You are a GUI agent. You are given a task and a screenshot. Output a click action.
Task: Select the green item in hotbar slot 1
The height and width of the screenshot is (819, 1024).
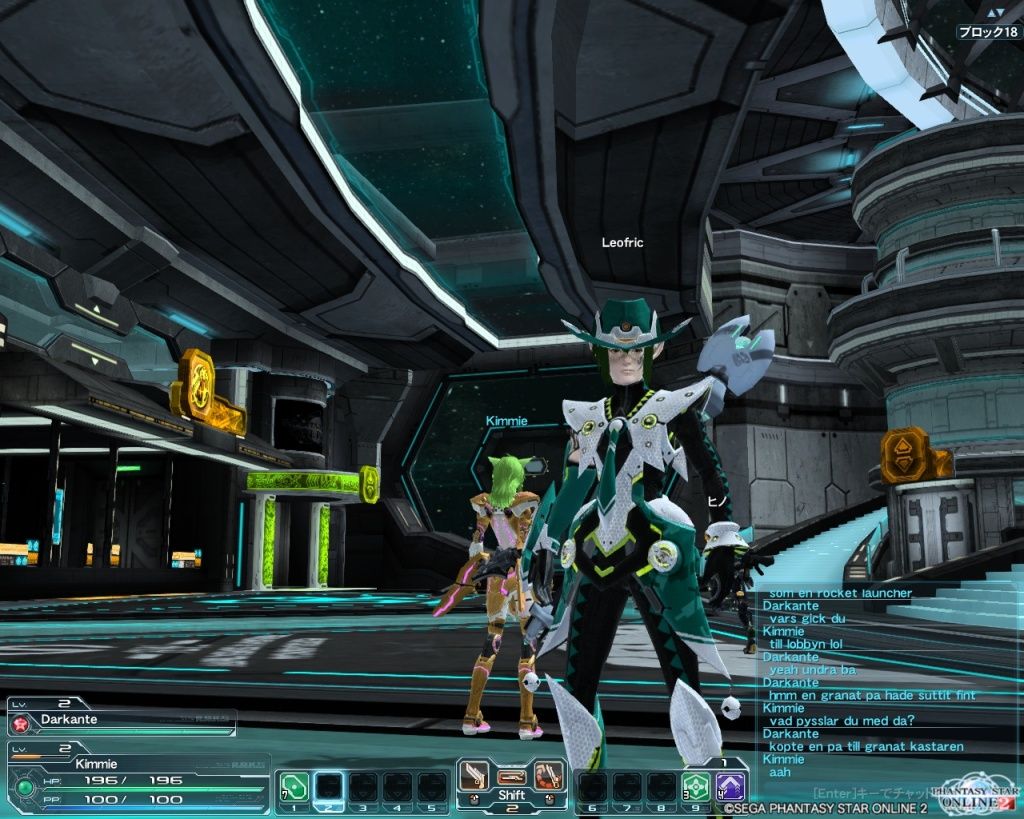[294, 786]
